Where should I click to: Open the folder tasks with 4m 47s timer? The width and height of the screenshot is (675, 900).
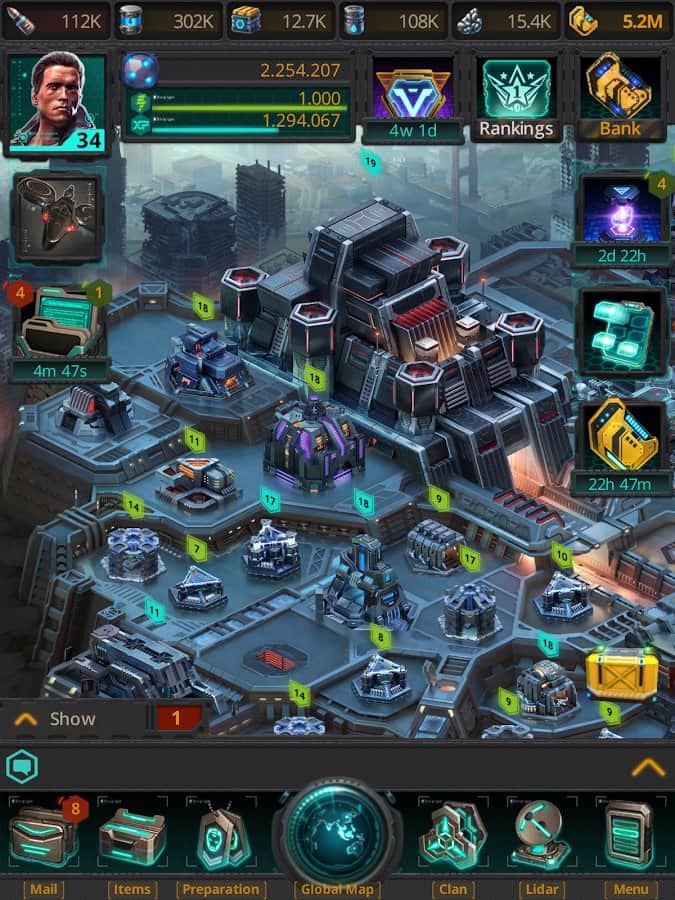tap(62, 332)
